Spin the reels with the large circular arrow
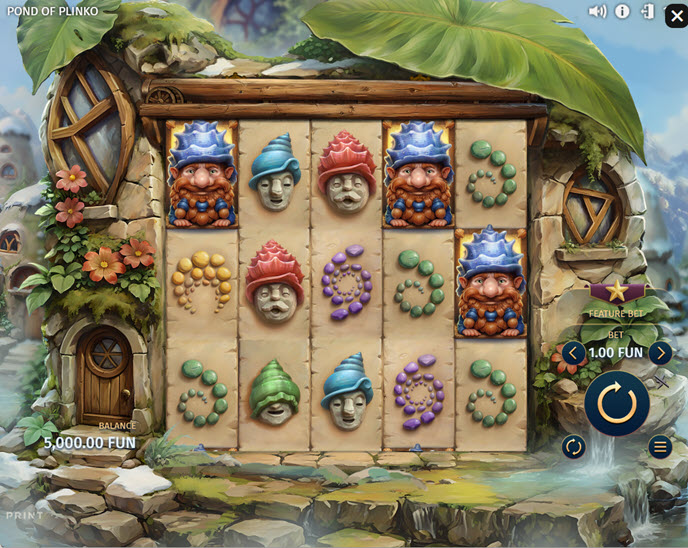The height and width of the screenshot is (548, 688). click(617, 402)
